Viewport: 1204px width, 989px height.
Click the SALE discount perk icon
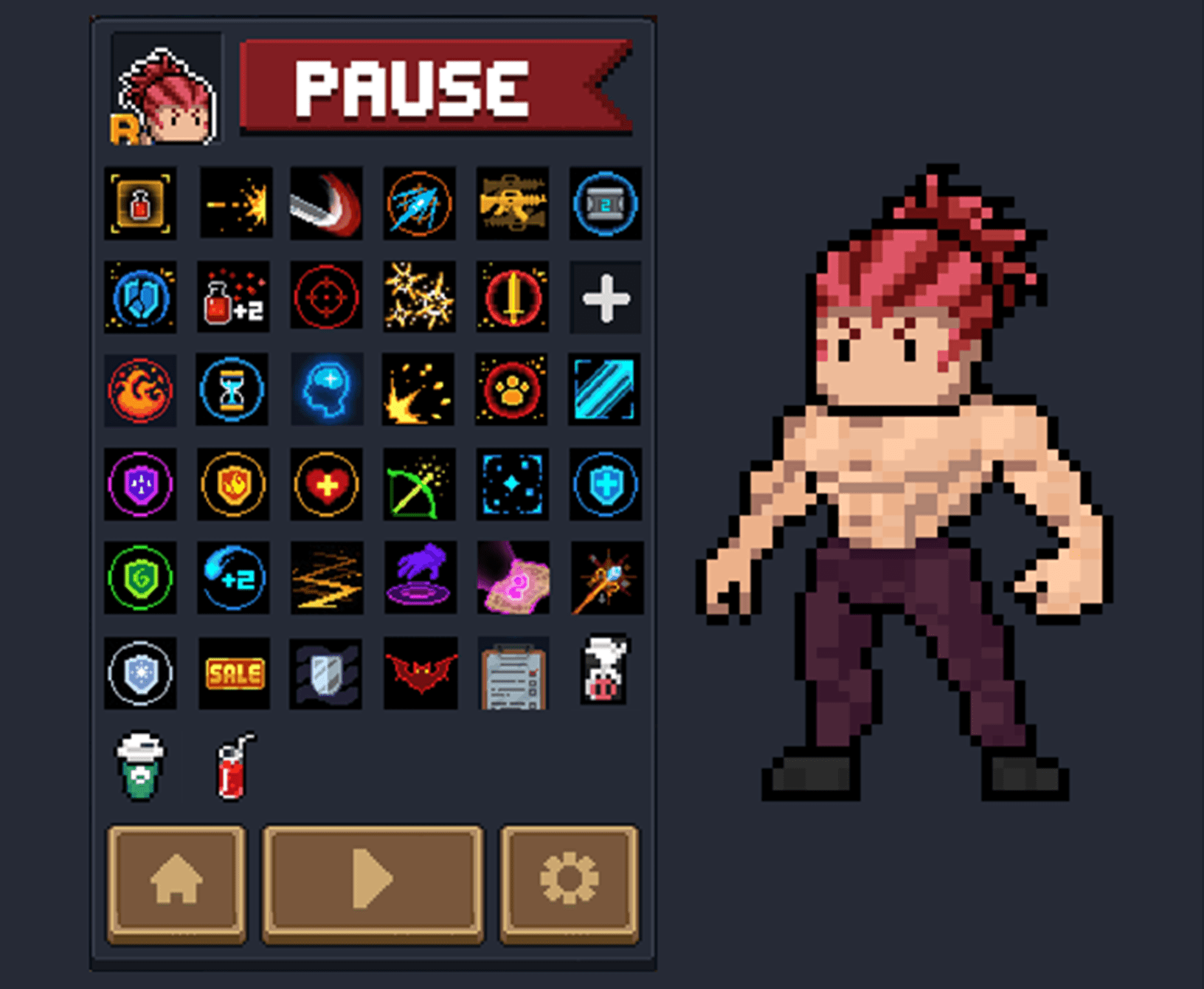coord(233,672)
